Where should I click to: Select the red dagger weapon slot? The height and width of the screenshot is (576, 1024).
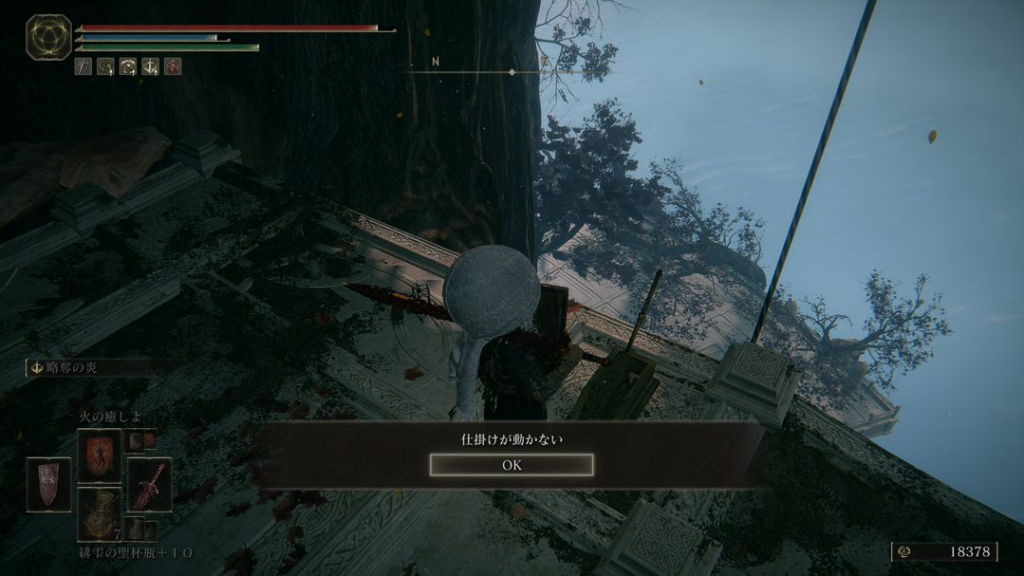(150, 484)
